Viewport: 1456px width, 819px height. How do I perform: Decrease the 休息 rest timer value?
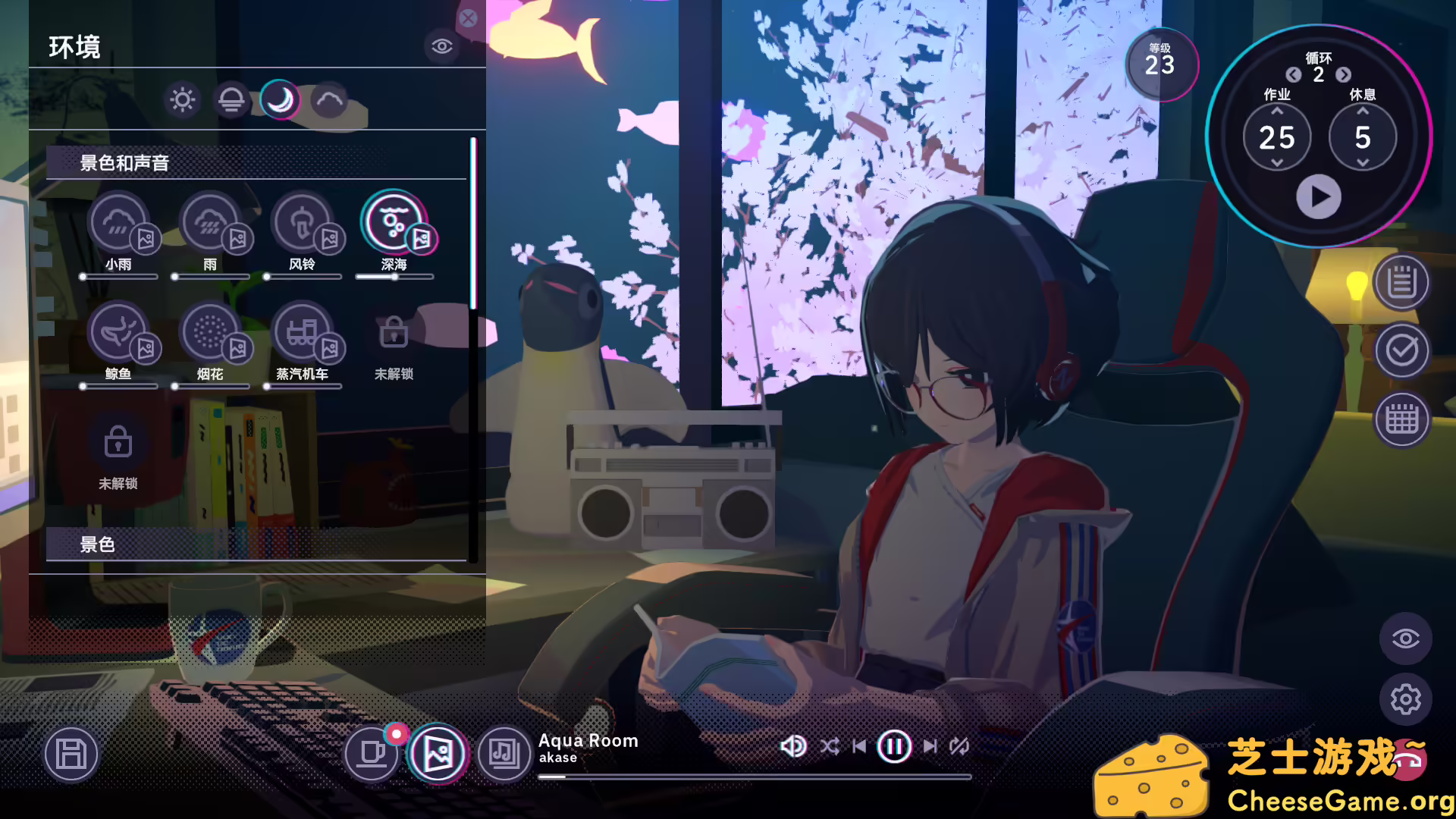[1363, 164]
